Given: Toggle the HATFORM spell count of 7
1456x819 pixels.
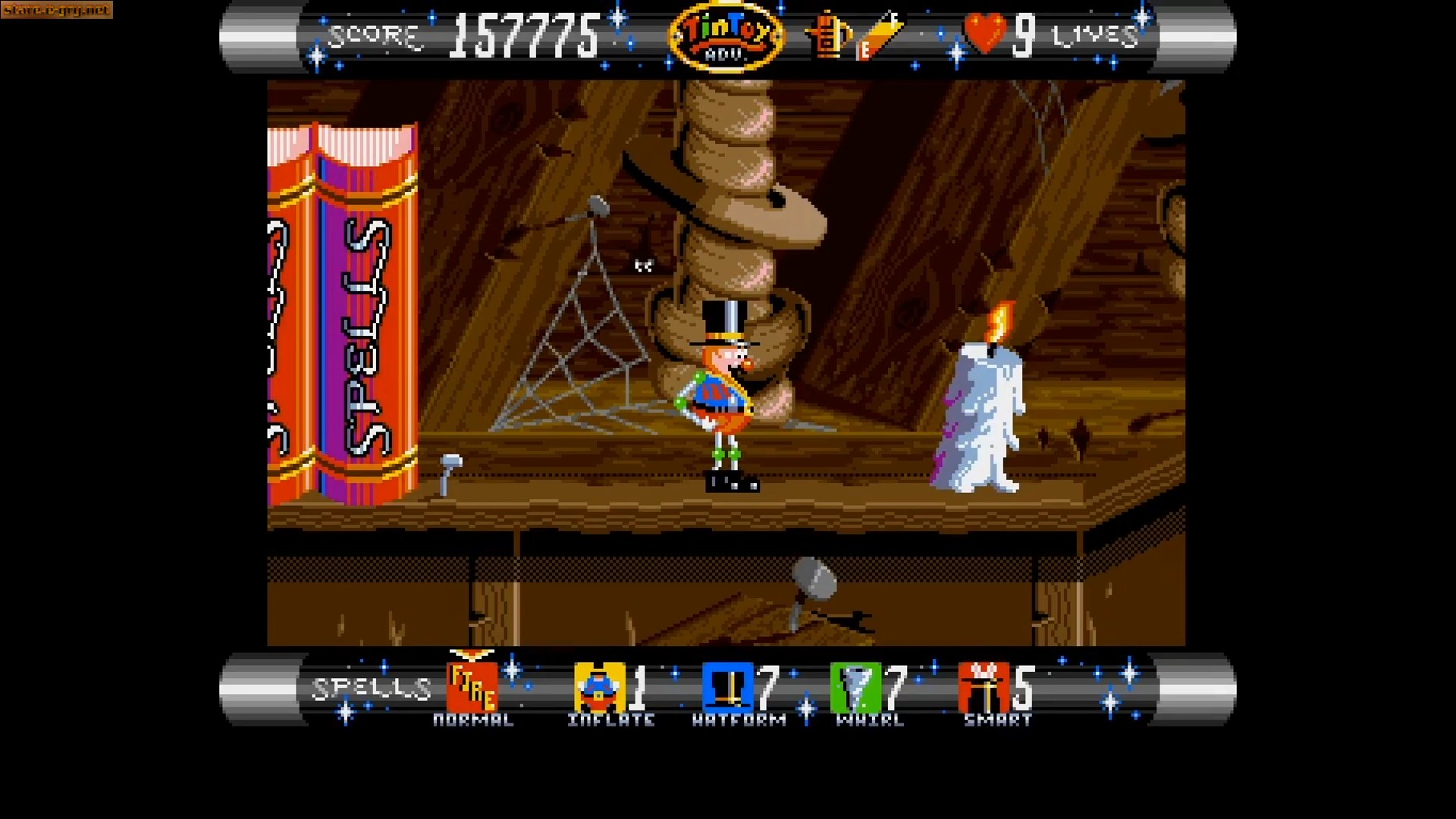Looking at the screenshot, I should tap(768, 686).
